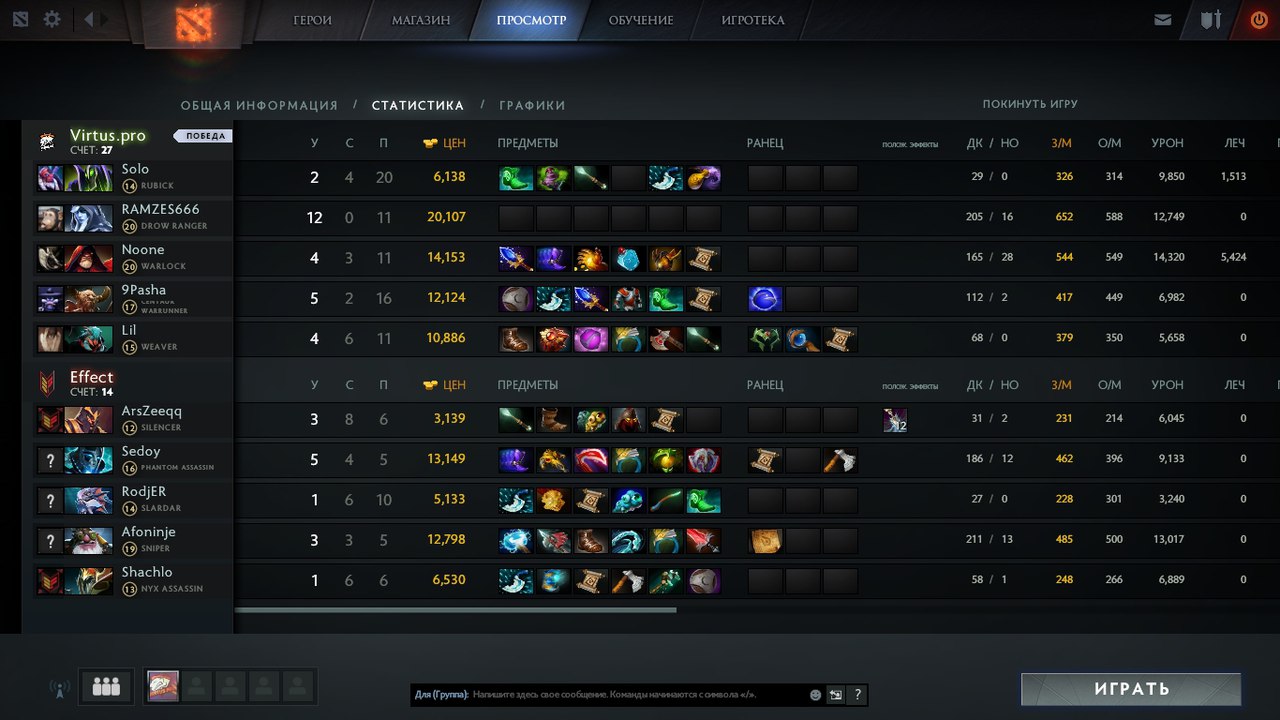Switch to the Магазин tab

tap(420, 20)
